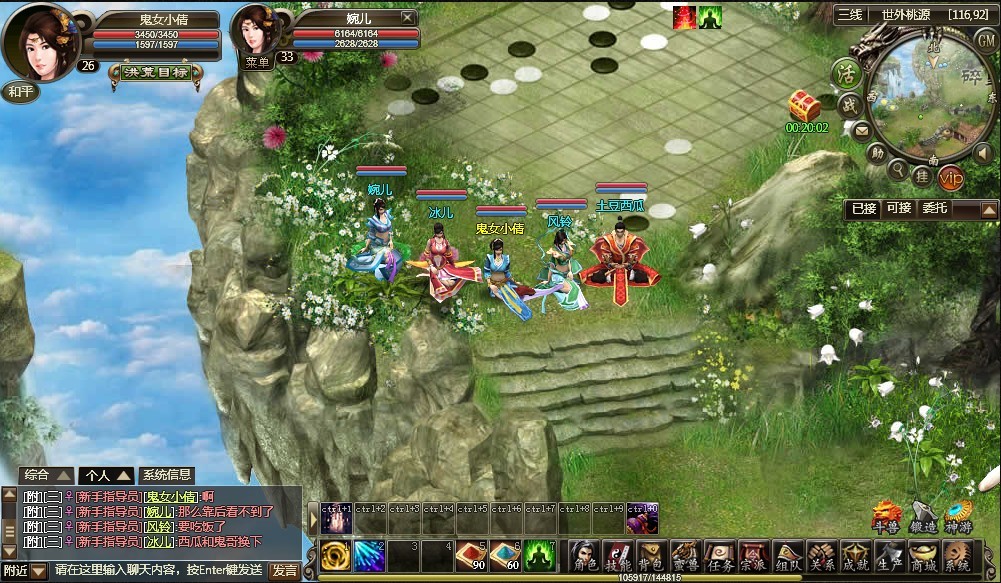Open the VIP button

(x=951, y=177)
